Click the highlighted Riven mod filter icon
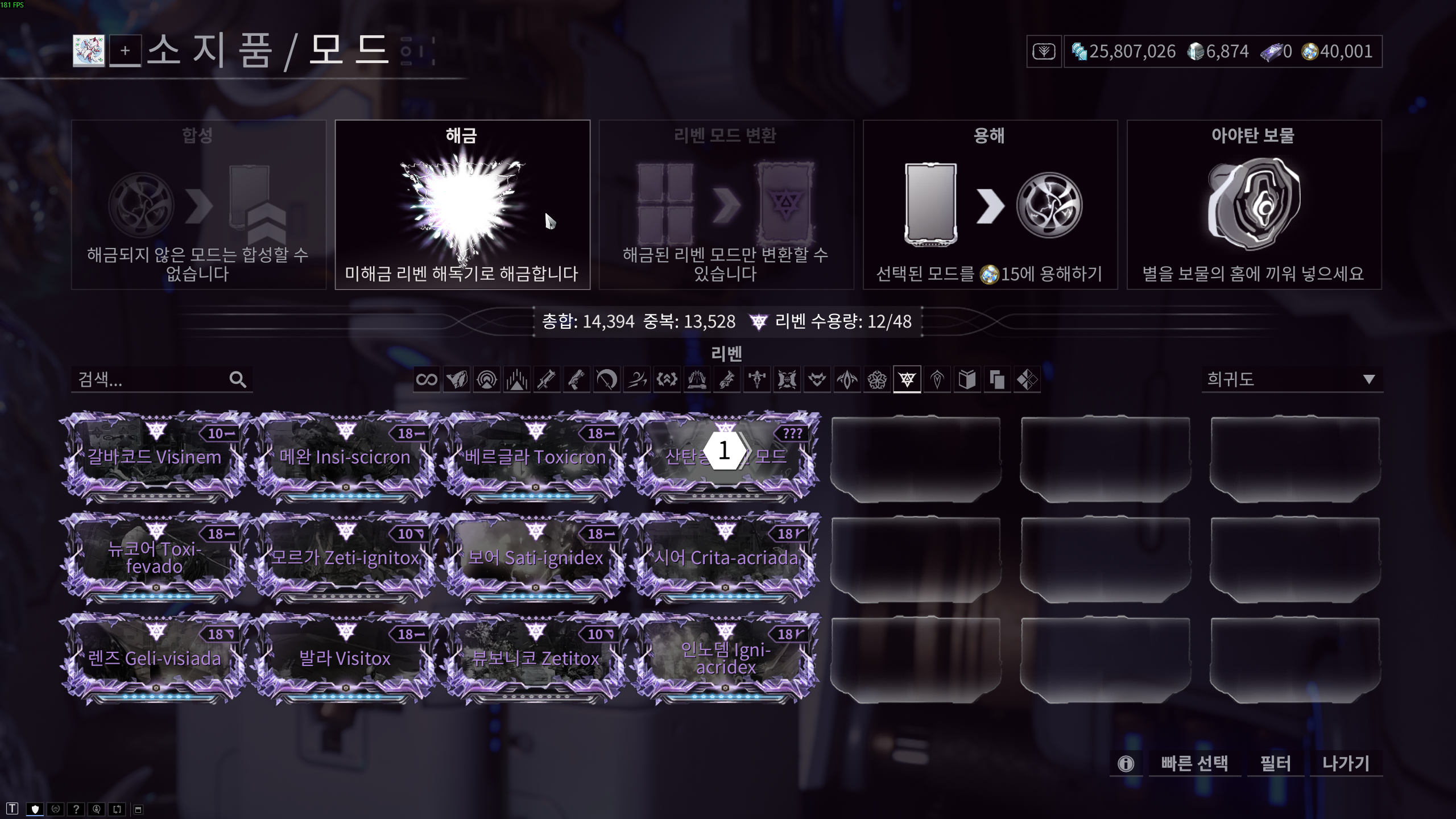1456x819 pixels. coord(908,379)
